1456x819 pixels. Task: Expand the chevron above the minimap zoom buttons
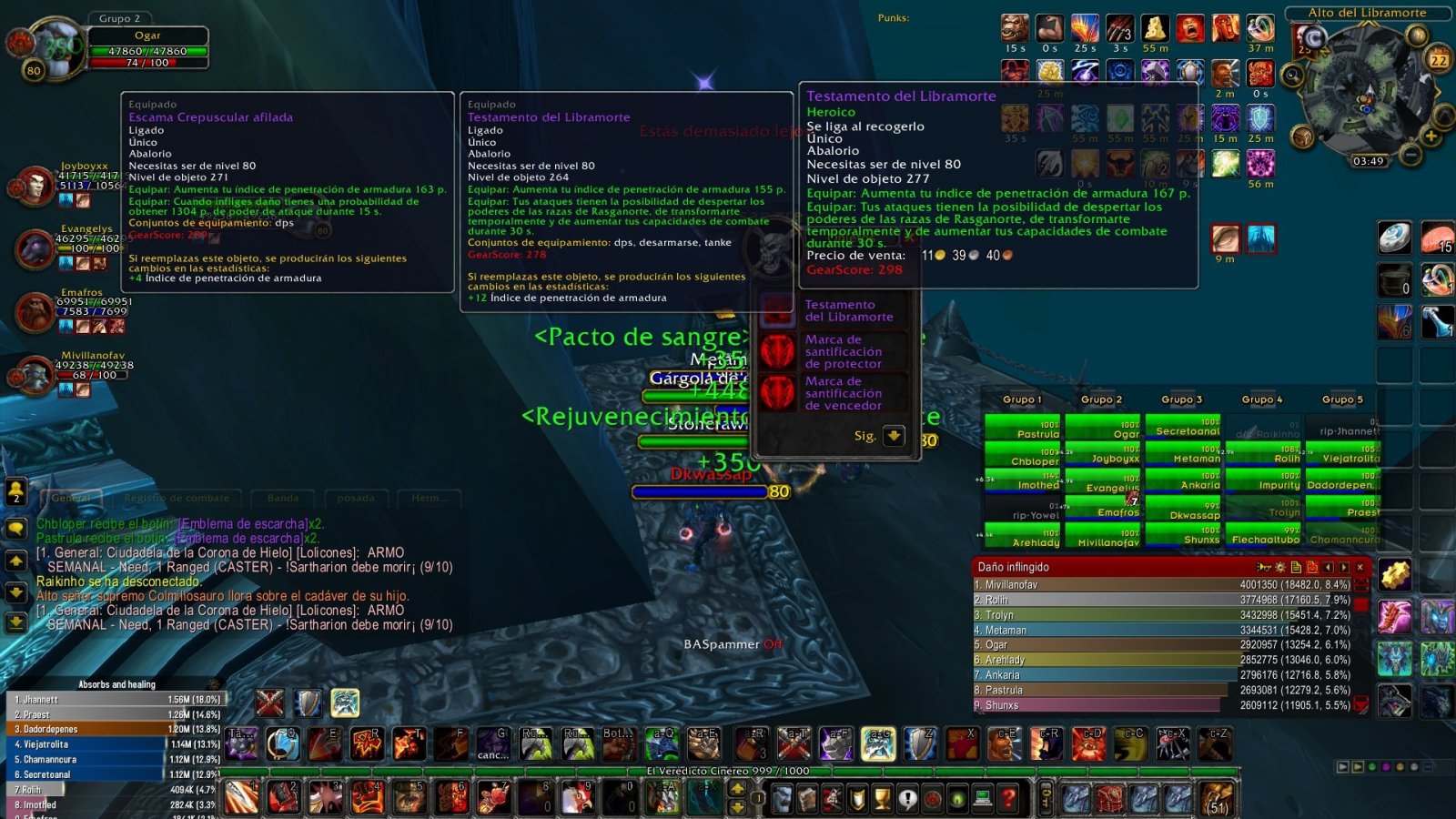point(1444,116)
